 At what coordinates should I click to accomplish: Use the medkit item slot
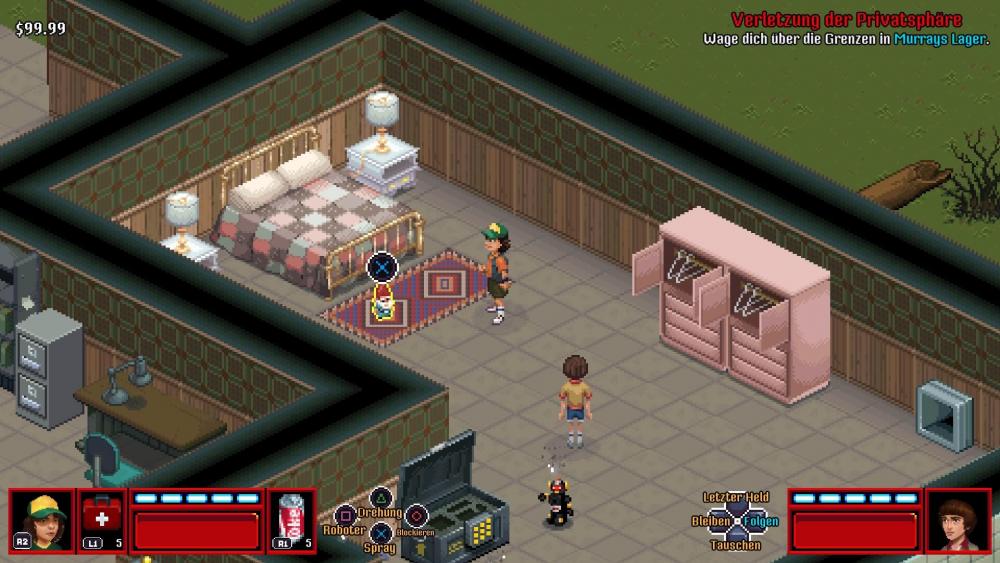(x=101, y=520)
